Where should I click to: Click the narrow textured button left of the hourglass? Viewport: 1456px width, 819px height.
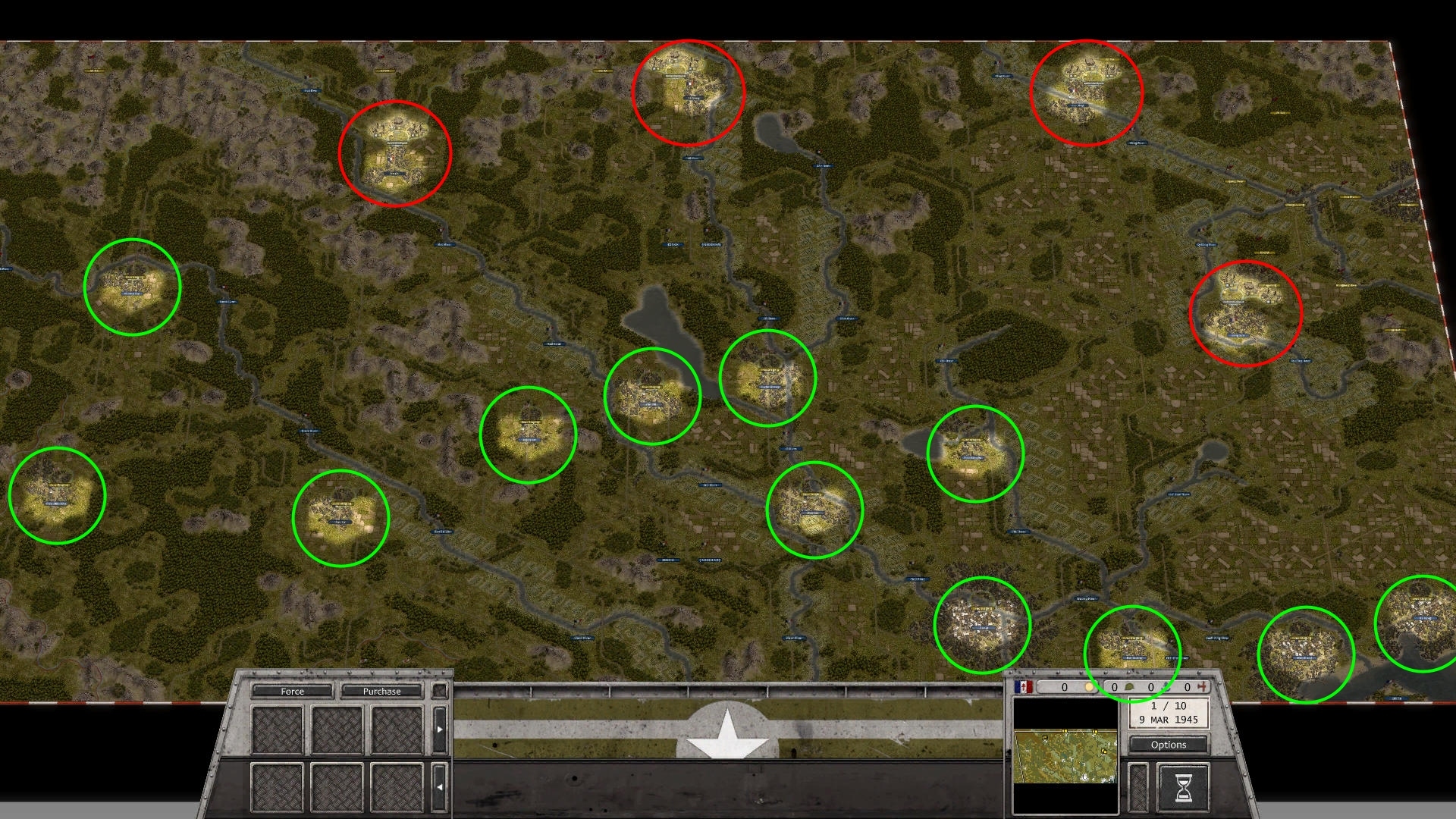(1137, 789)
